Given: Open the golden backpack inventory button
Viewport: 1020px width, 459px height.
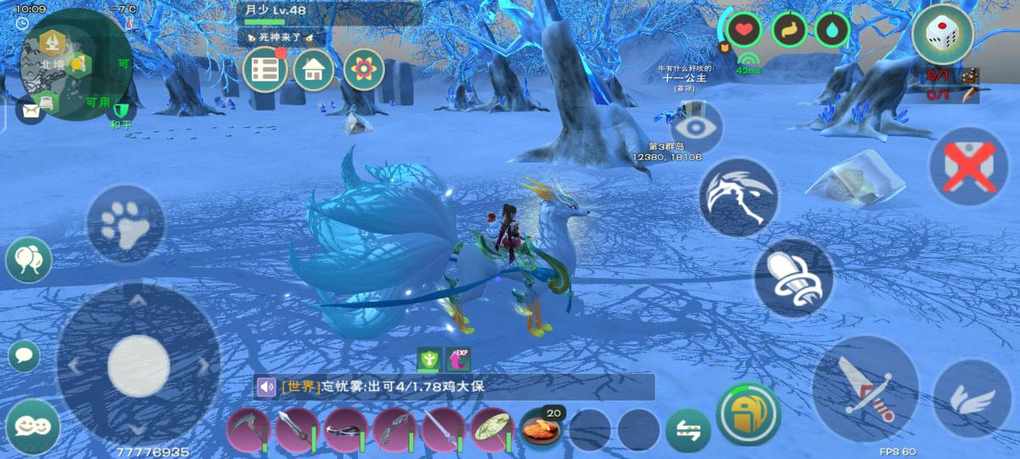Looking at the screenshot, I should (747, 414).
